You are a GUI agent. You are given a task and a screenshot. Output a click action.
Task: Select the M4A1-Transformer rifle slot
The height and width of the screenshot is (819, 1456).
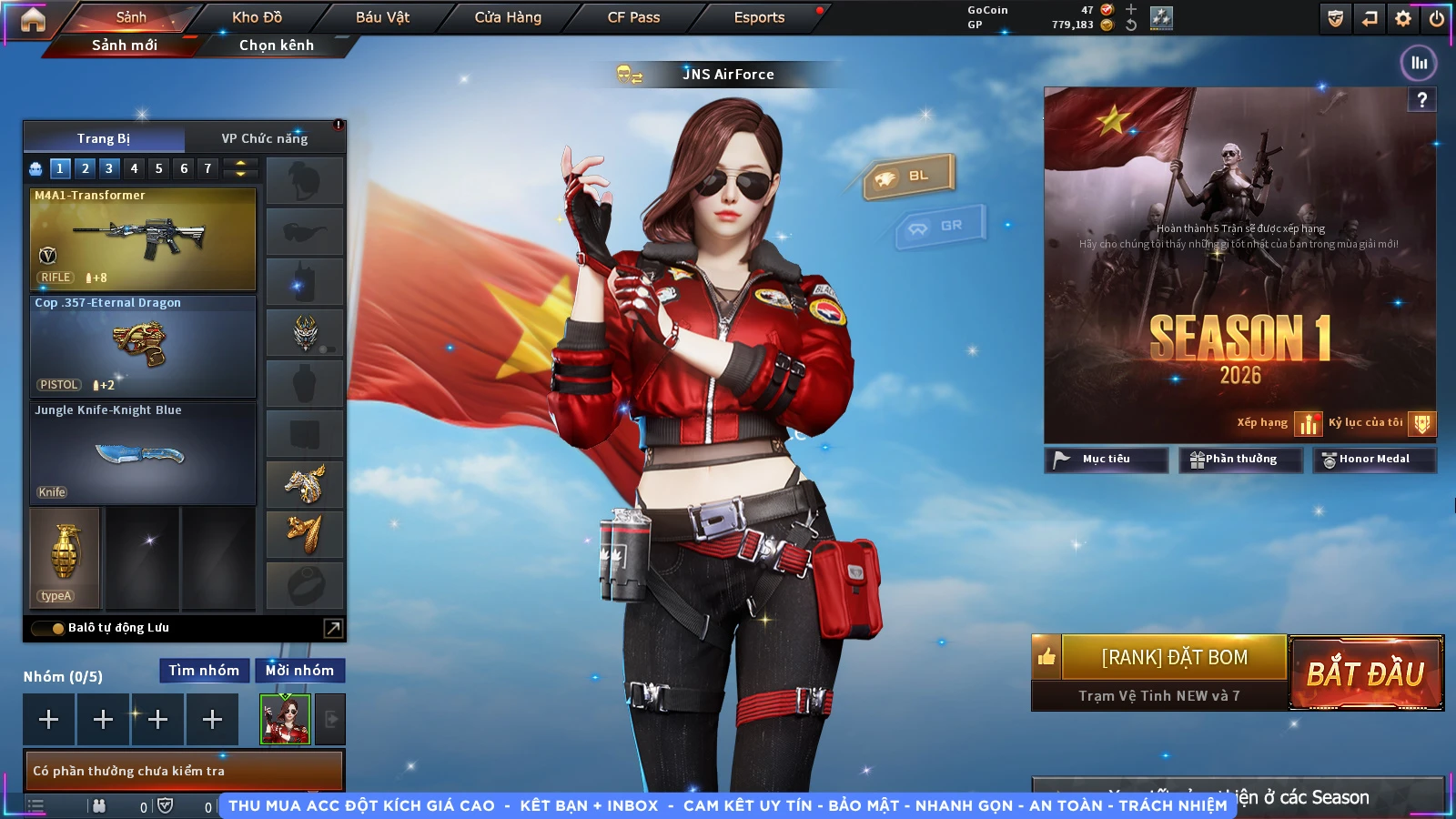(143, 239)
